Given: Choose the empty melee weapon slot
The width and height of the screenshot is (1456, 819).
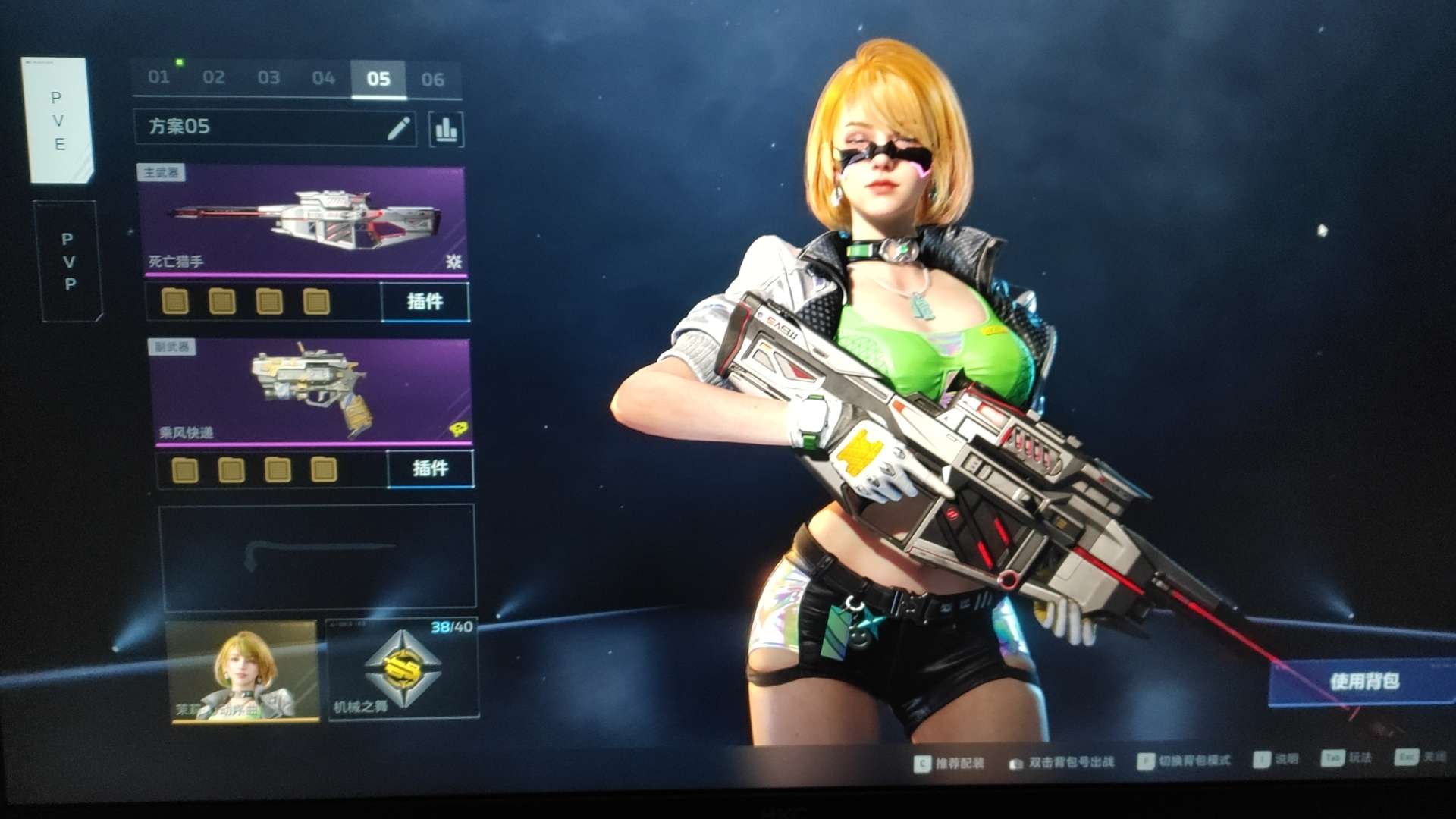Looking at the screenshot, I should tap(317, 557).
